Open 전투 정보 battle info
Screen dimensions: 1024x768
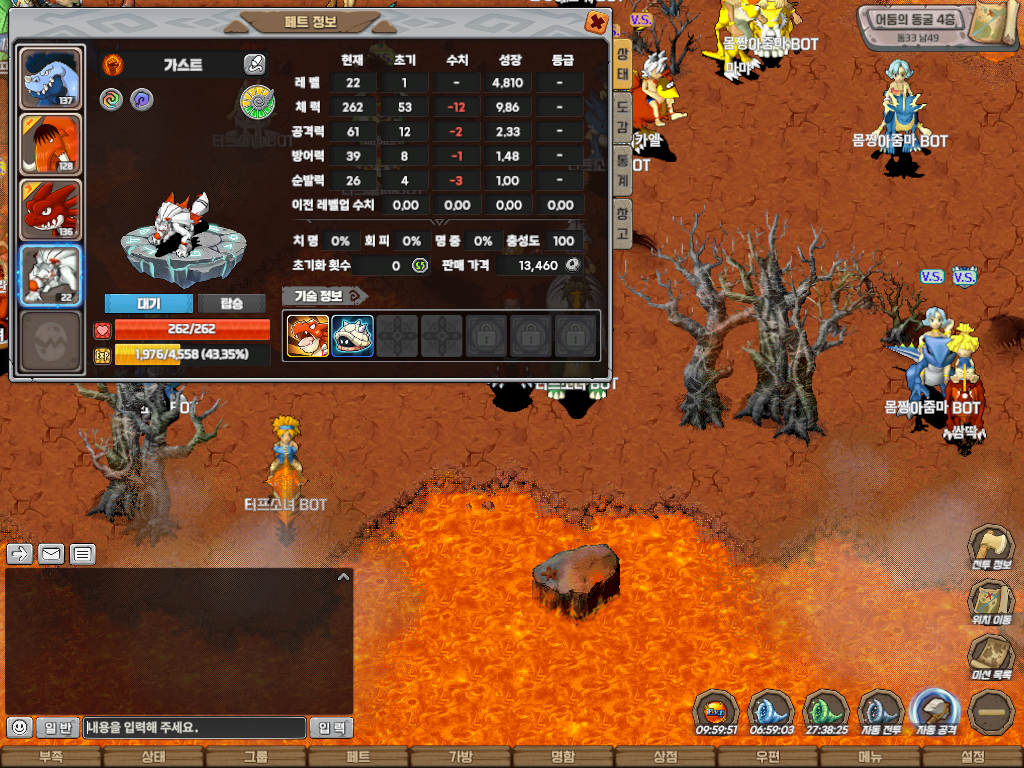pyautogui.click(x=990, y=549)
